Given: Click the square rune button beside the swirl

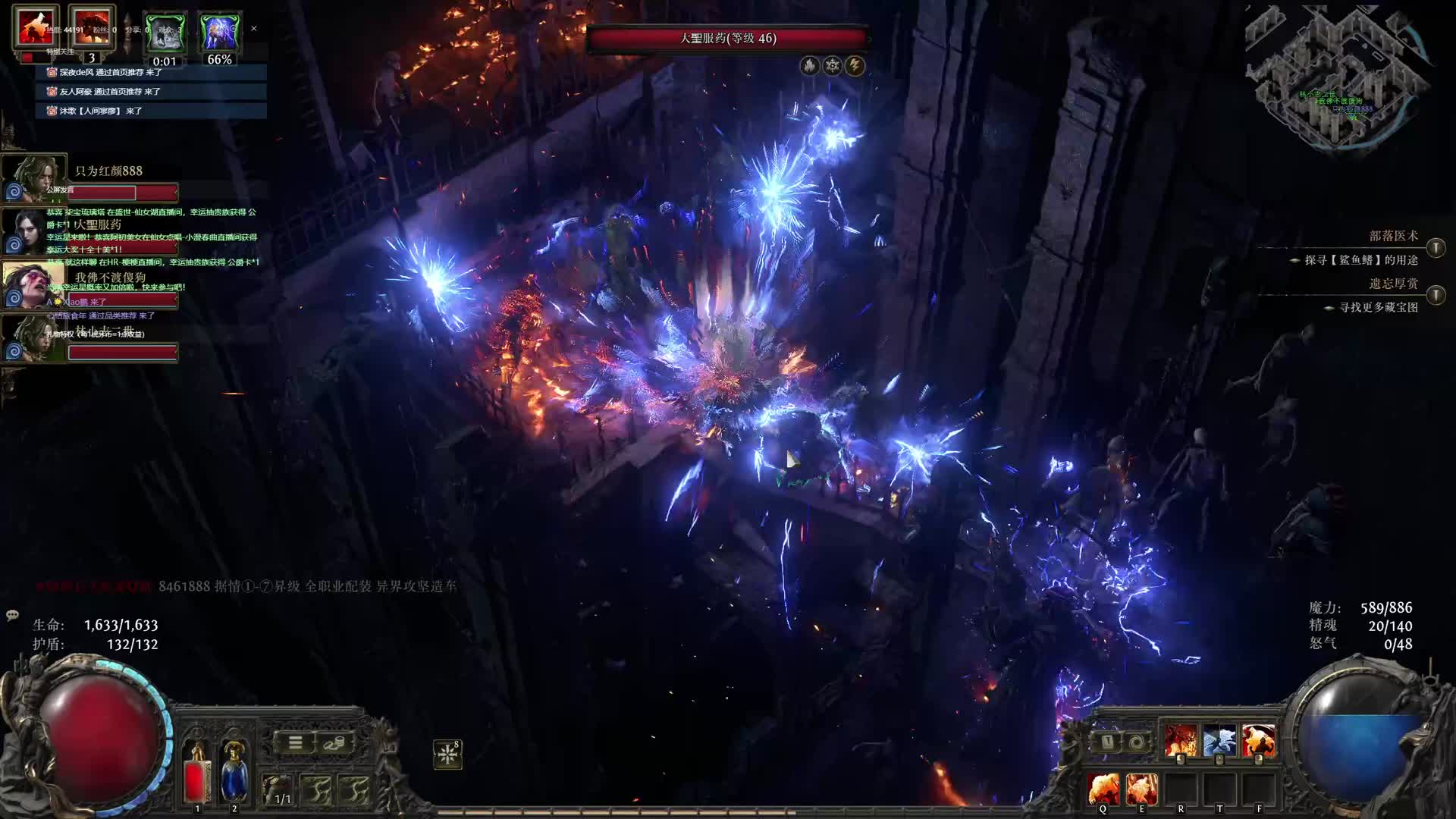Looking at the screenshot, I should click(x=1107, y=742).
